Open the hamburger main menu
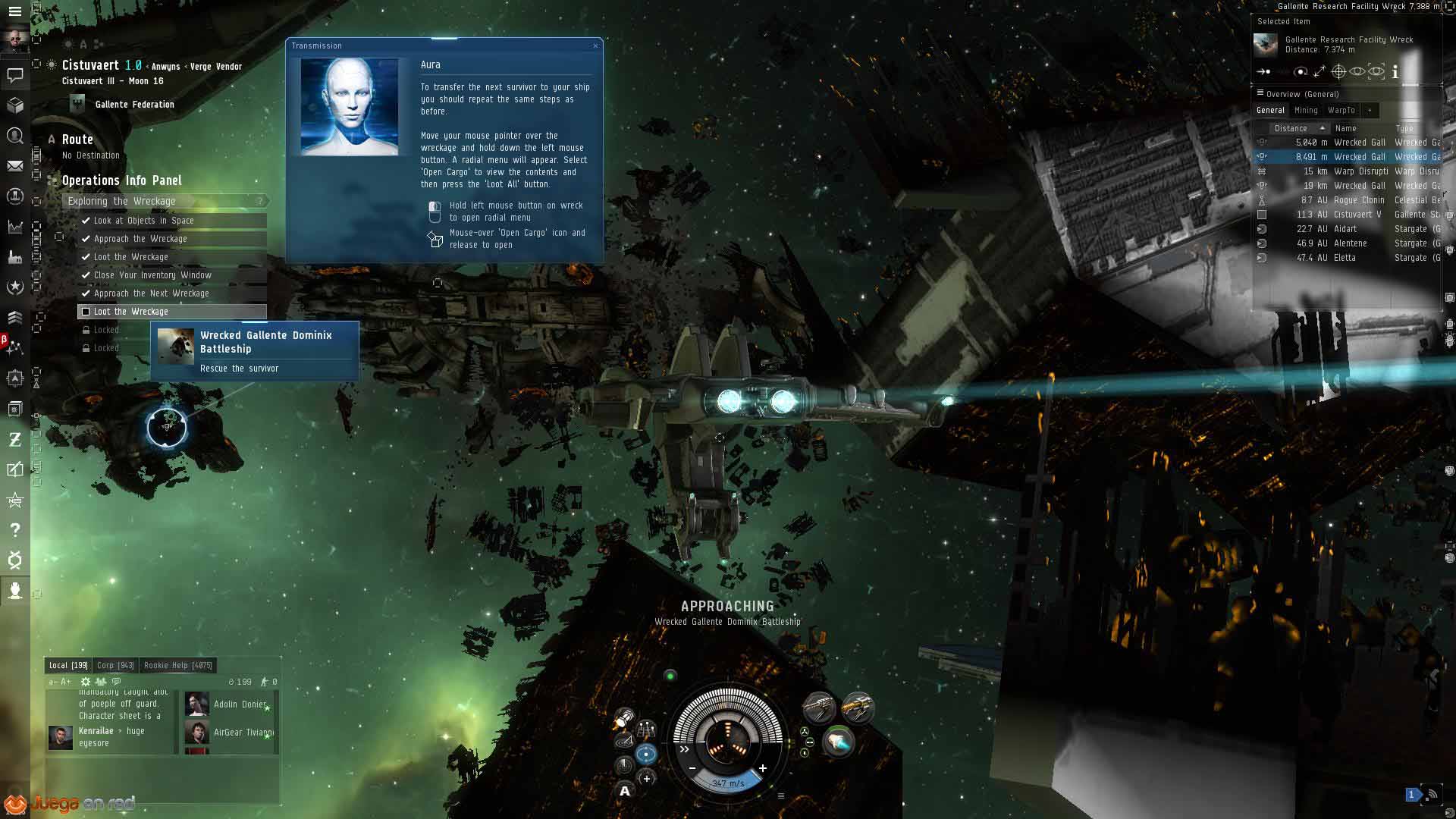Viewport: 1456px width, 819px height. tap(14, 11)
